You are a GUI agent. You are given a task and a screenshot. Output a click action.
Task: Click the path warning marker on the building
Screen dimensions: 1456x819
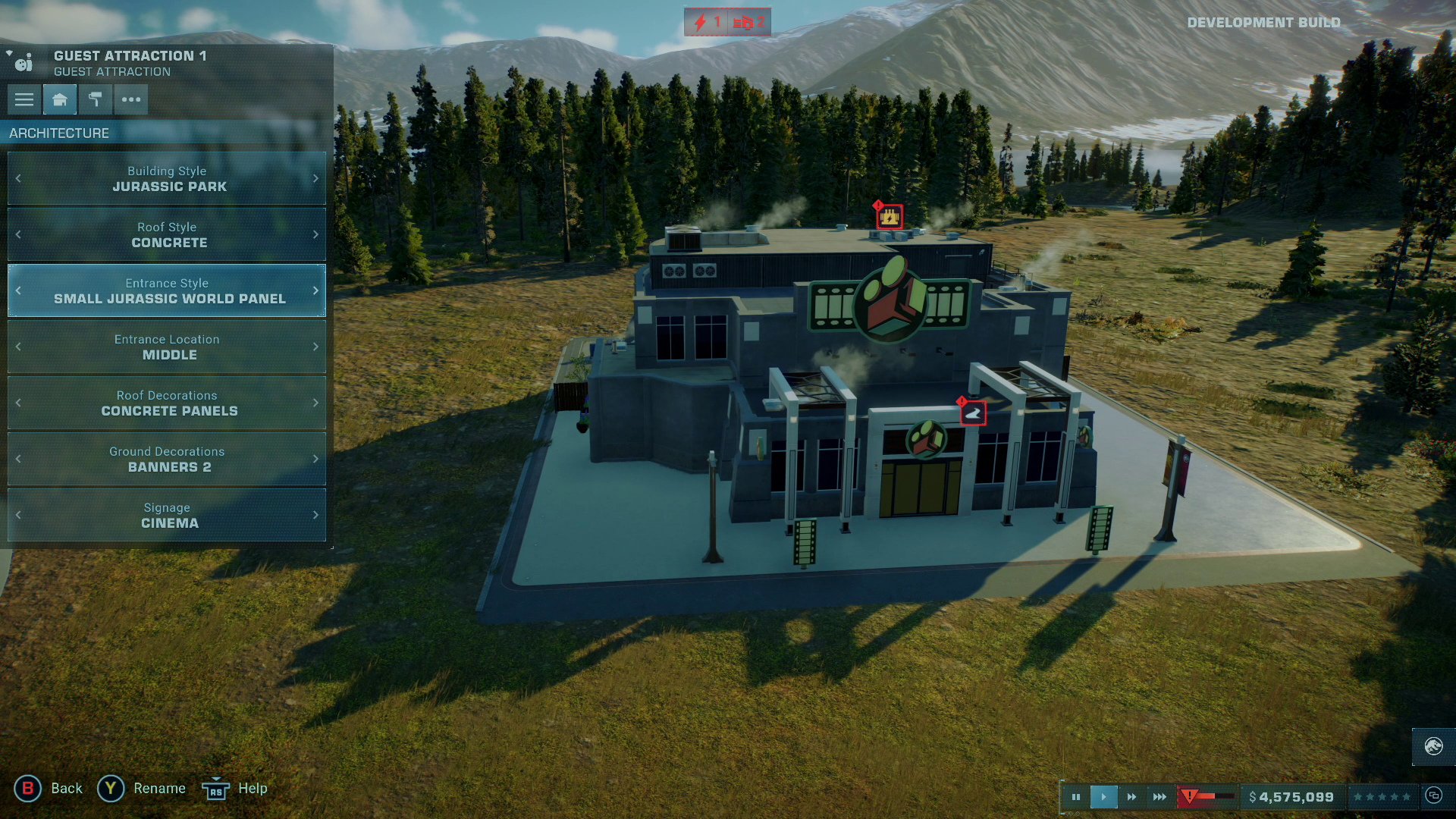[974, 414]
